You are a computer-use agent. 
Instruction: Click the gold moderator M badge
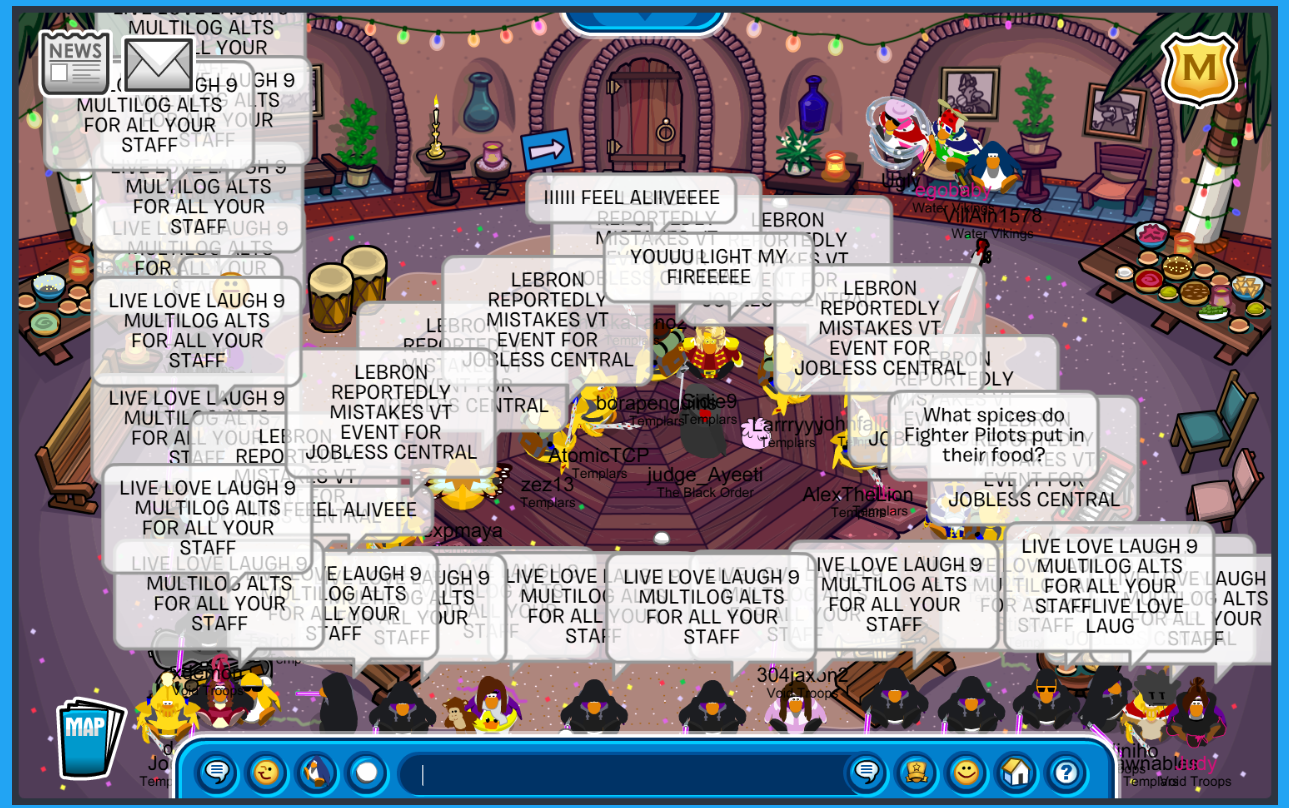coord(1199,69)
